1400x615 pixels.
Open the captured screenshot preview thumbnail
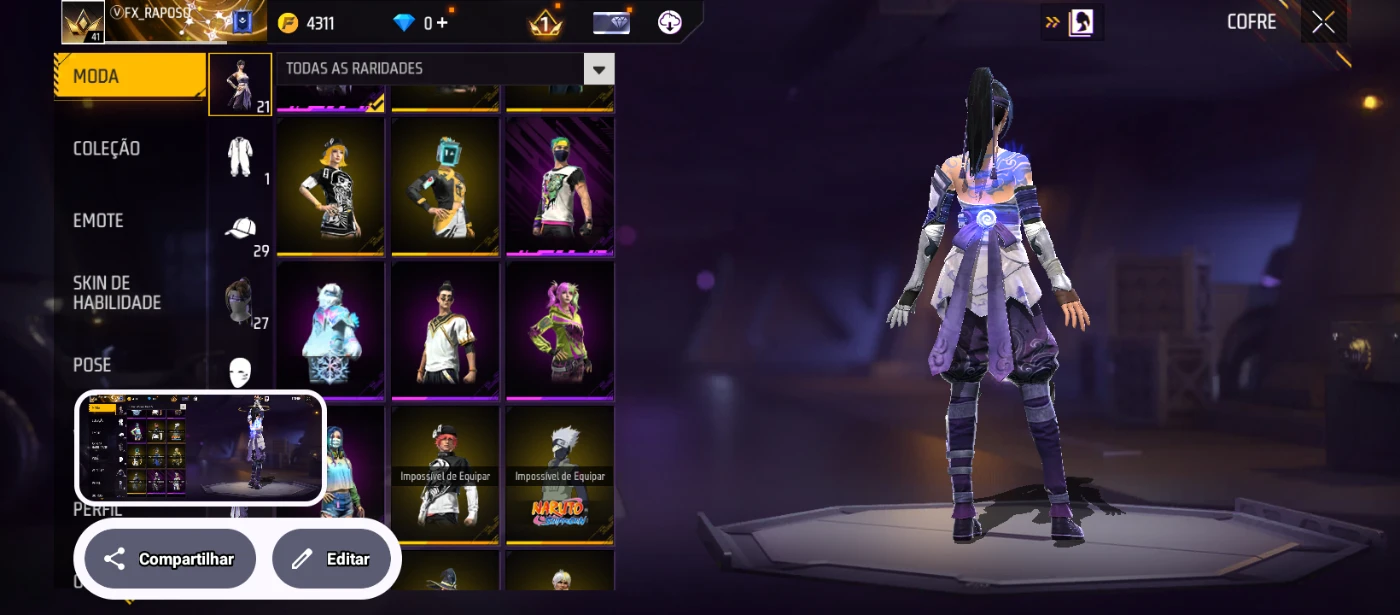(200, 447)
